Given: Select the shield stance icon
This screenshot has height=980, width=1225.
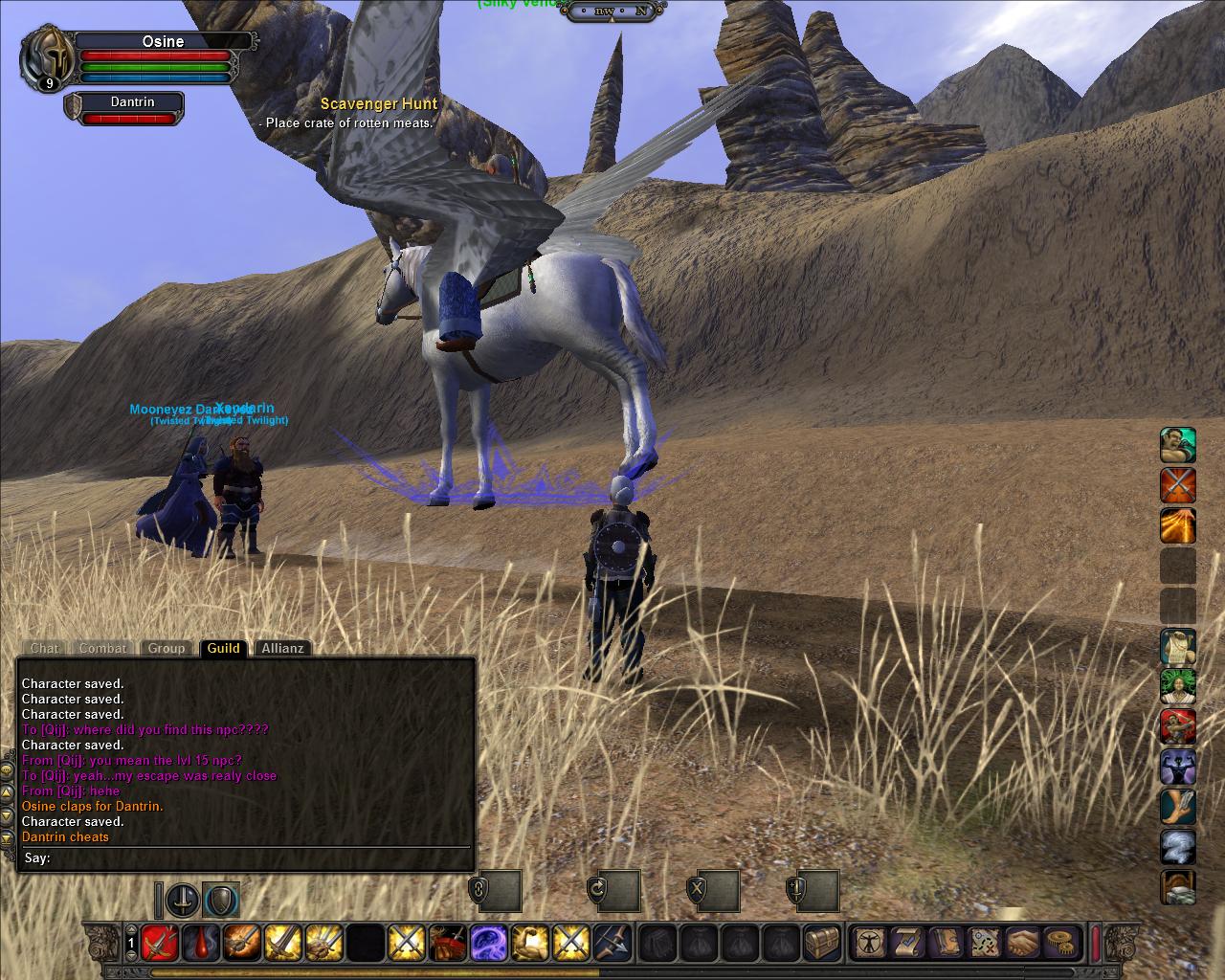Looking at the screenshot, I should [x=221, y=901].
